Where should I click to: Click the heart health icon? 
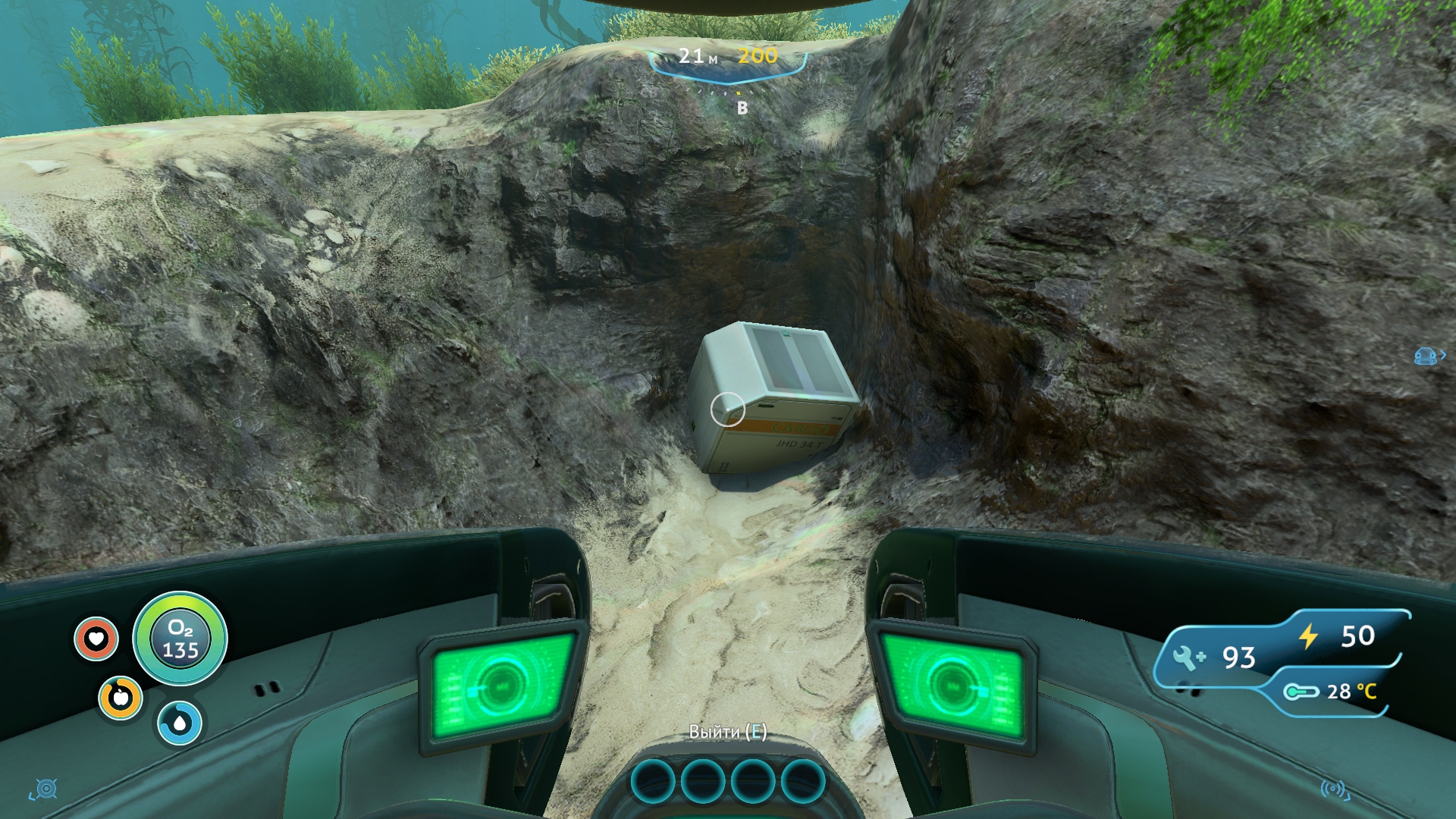point(96,639)
